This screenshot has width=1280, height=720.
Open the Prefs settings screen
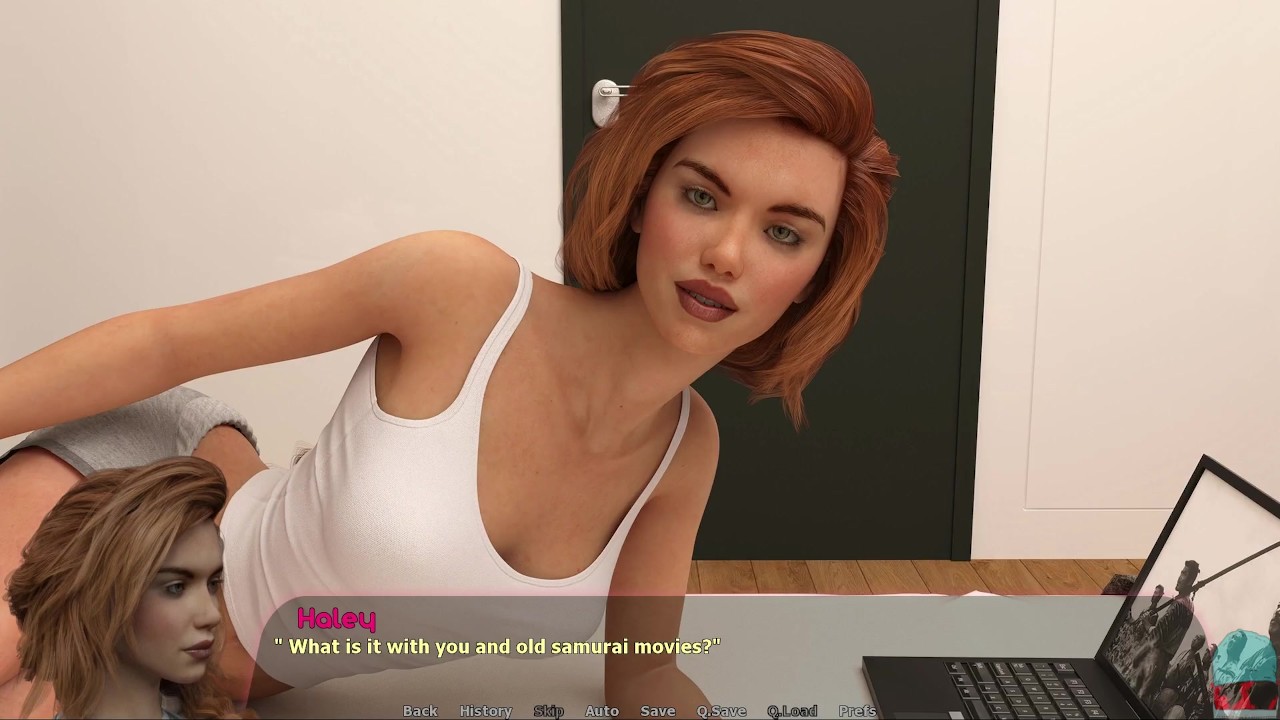coord(856,711)
